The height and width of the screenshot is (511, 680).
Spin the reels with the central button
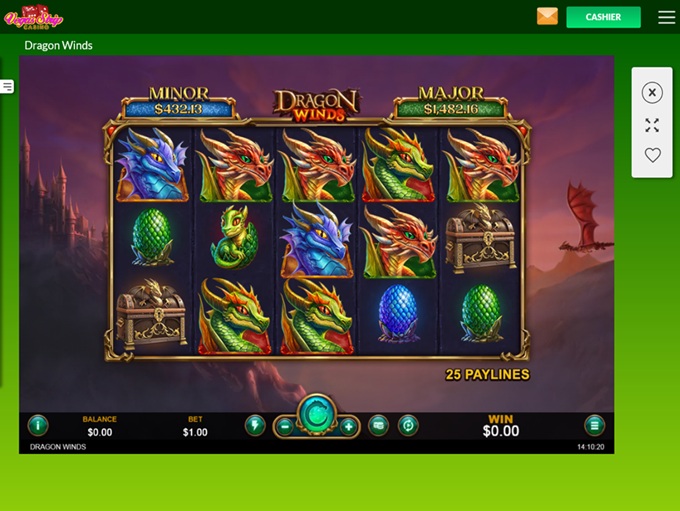(316, 414)
